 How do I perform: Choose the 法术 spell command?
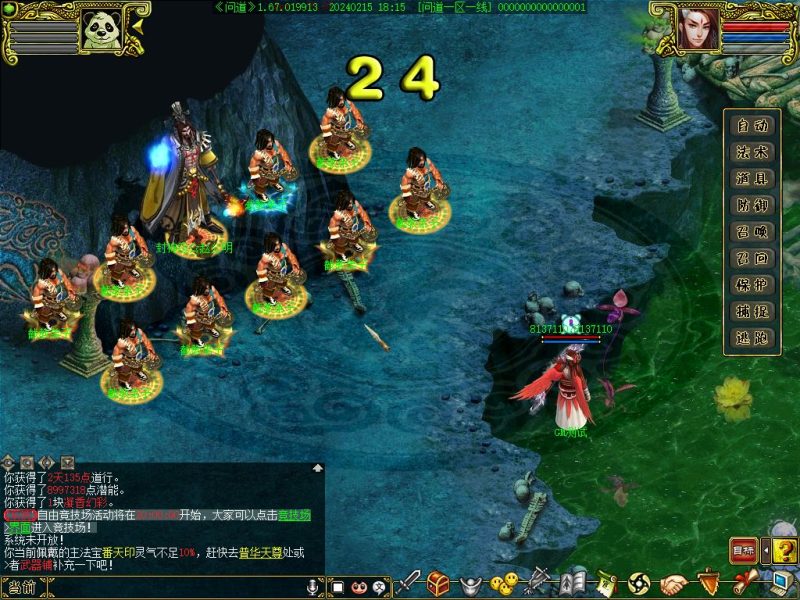[752, 152]
